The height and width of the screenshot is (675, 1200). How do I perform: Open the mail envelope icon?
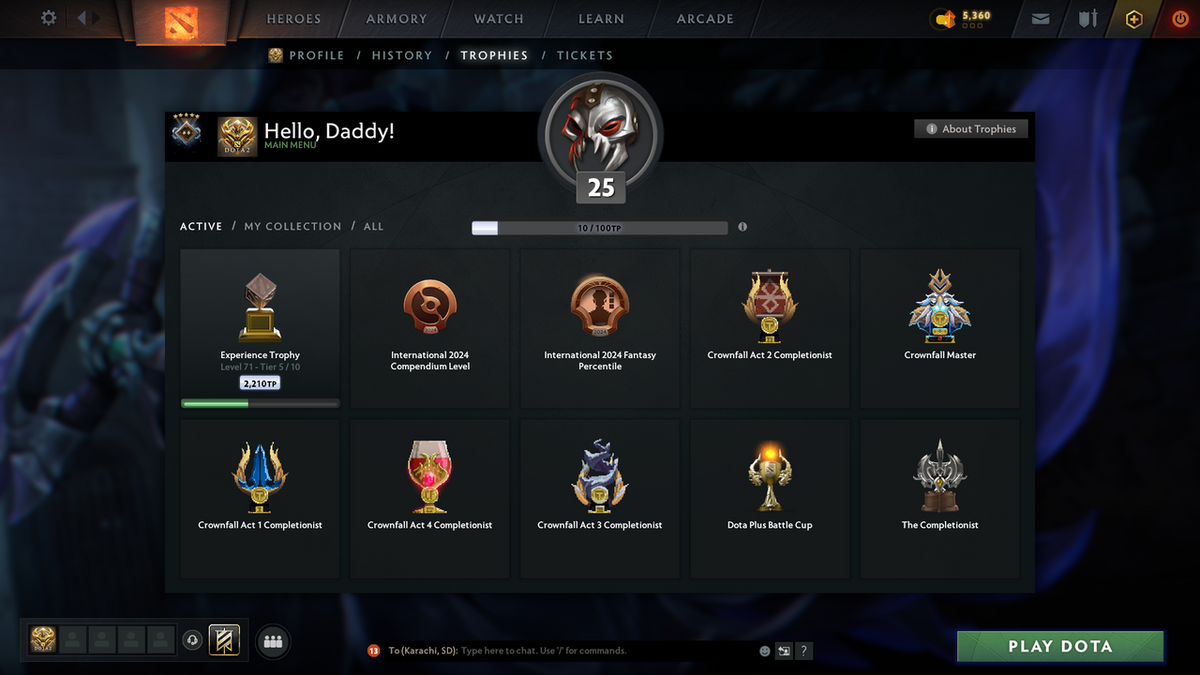[1041, 19]
